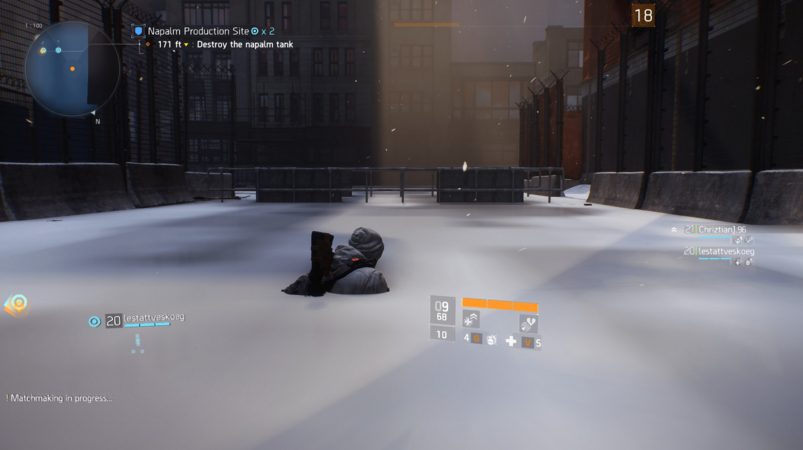Viewport: 803px width, 450px height.
Task: Activate the left skill icon with chevrons
Action: [x=471, y=320]
